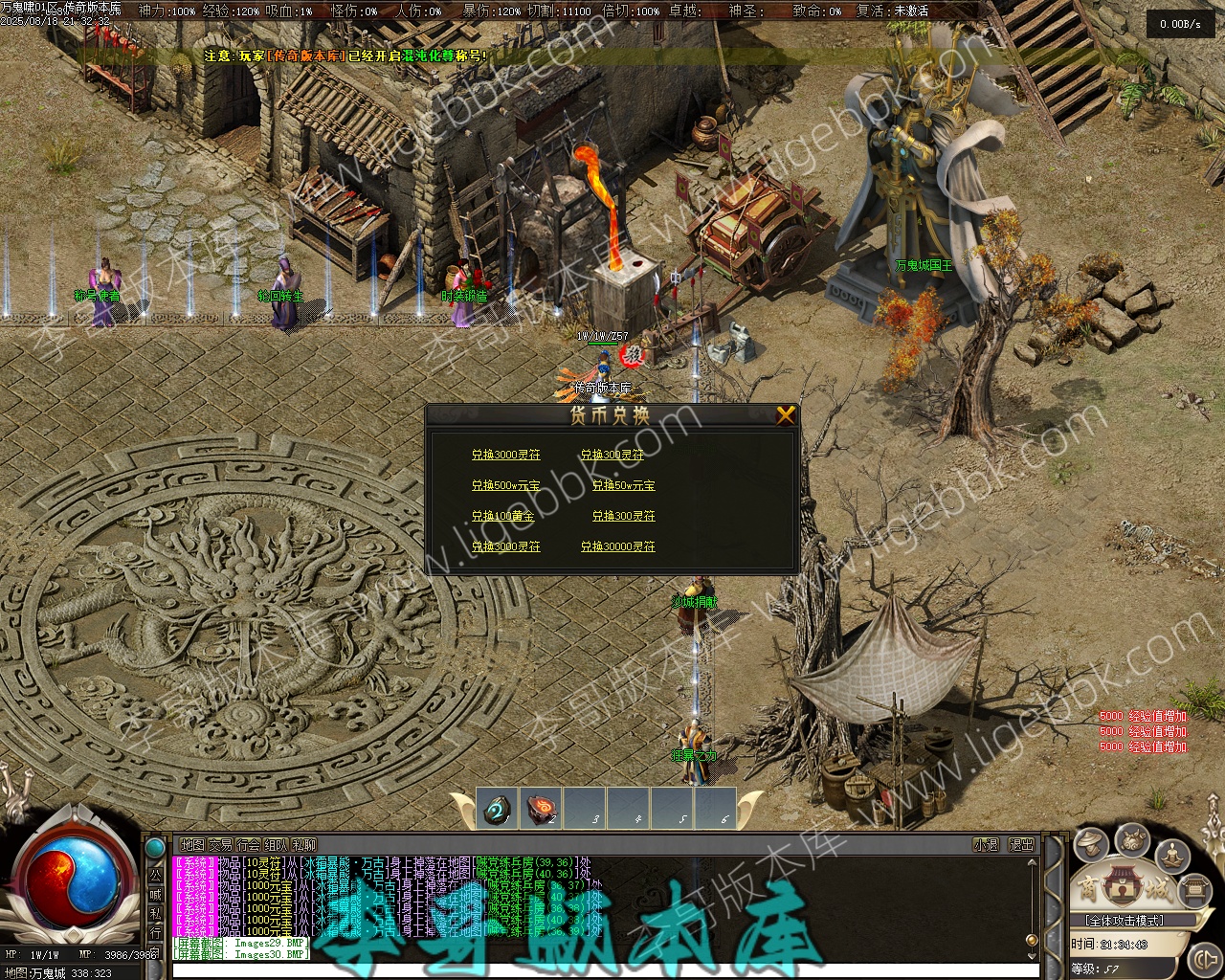1225x980 pixels.
Task: Click the 小退 return-to-character-select button
Action: [986, 845]
